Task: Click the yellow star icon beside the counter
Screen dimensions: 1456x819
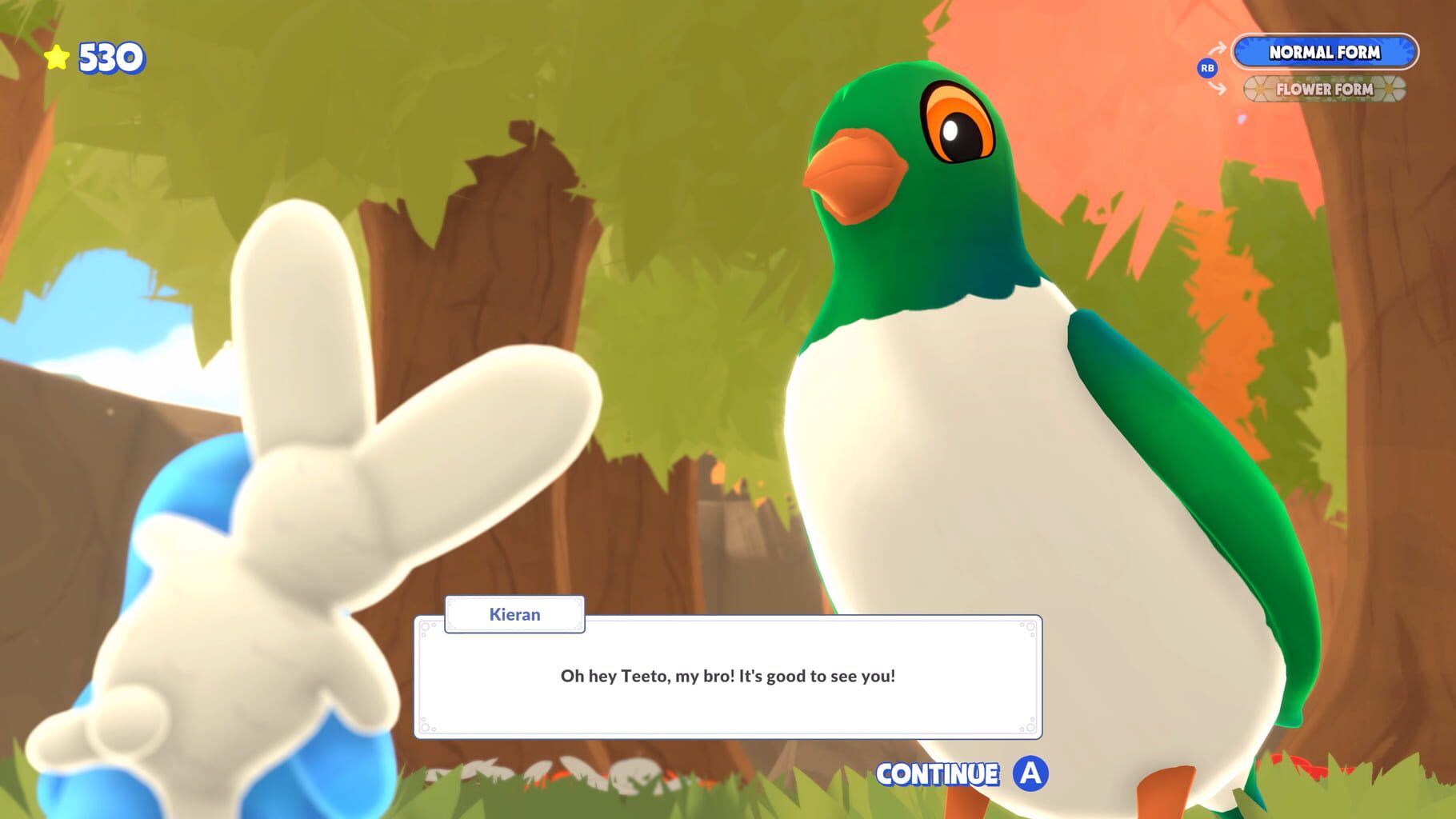Action: (x=56, y=56)
